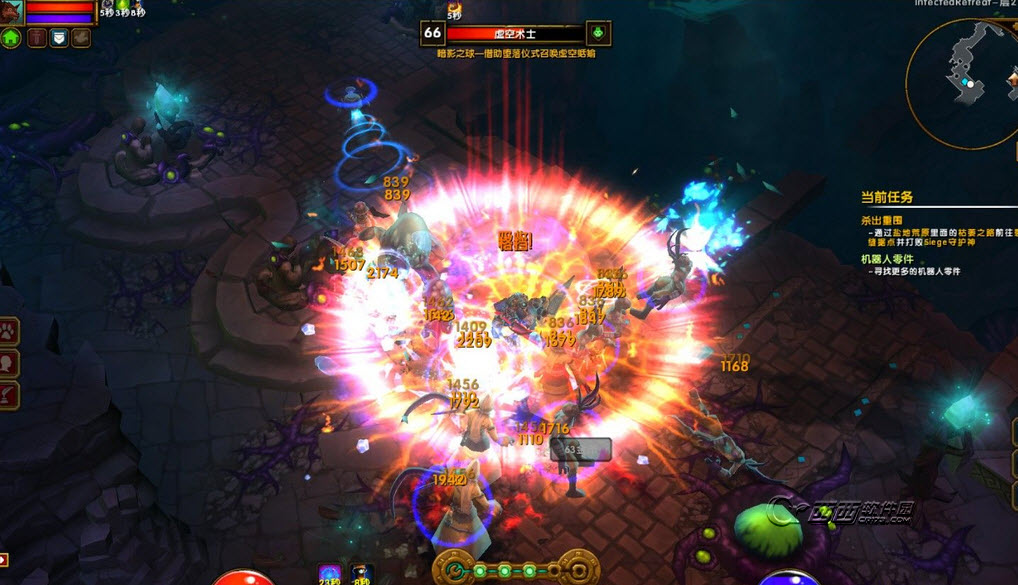Viewport: 1018px width, 585px height.
Task: Click the purple skill buff icon at bottom
Action: tap(329, 575)
